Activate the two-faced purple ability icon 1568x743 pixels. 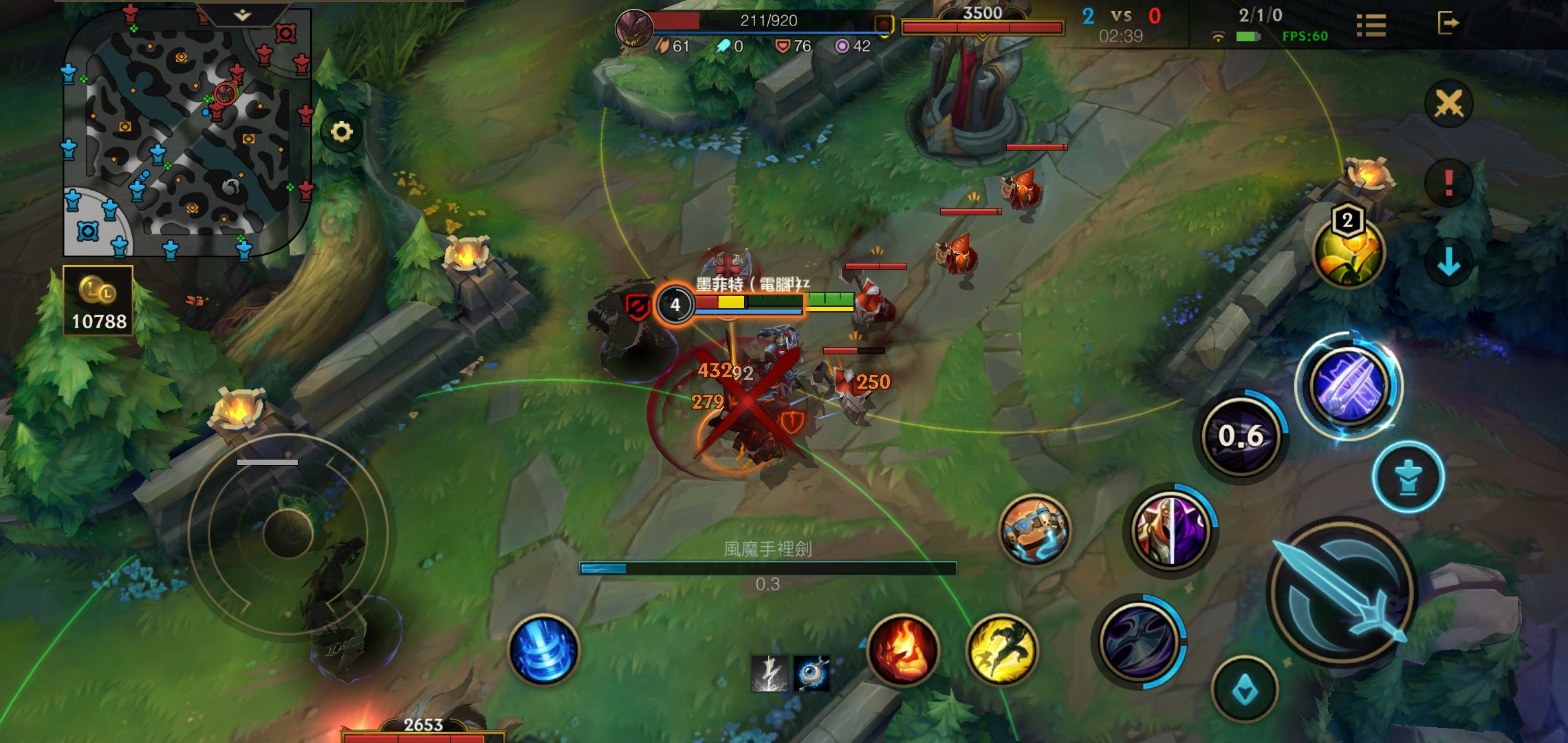pos(1171,530)
